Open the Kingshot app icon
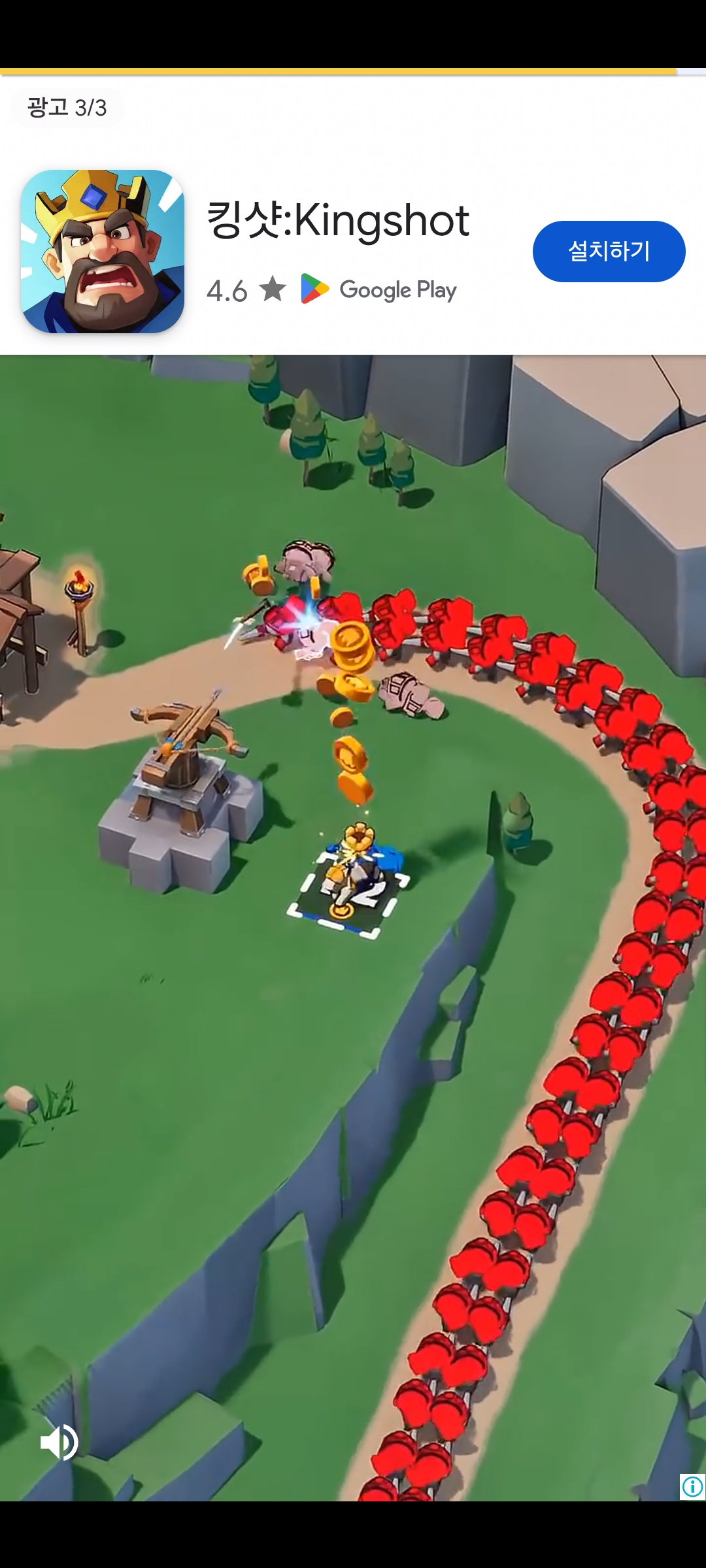The image size is (706, 1568). pos(103,252)
